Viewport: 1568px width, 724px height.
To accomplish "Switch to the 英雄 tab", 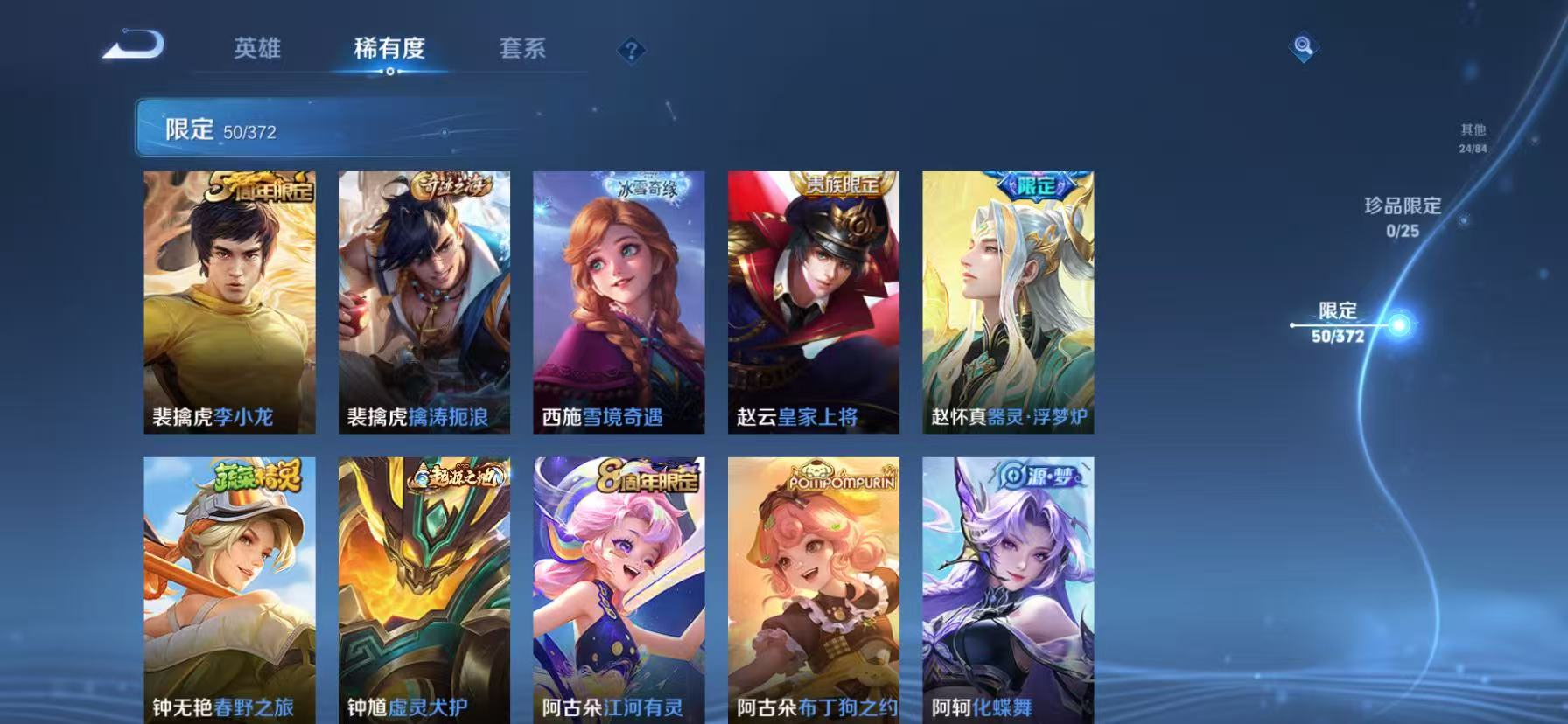I will click(x=256, y=50).
